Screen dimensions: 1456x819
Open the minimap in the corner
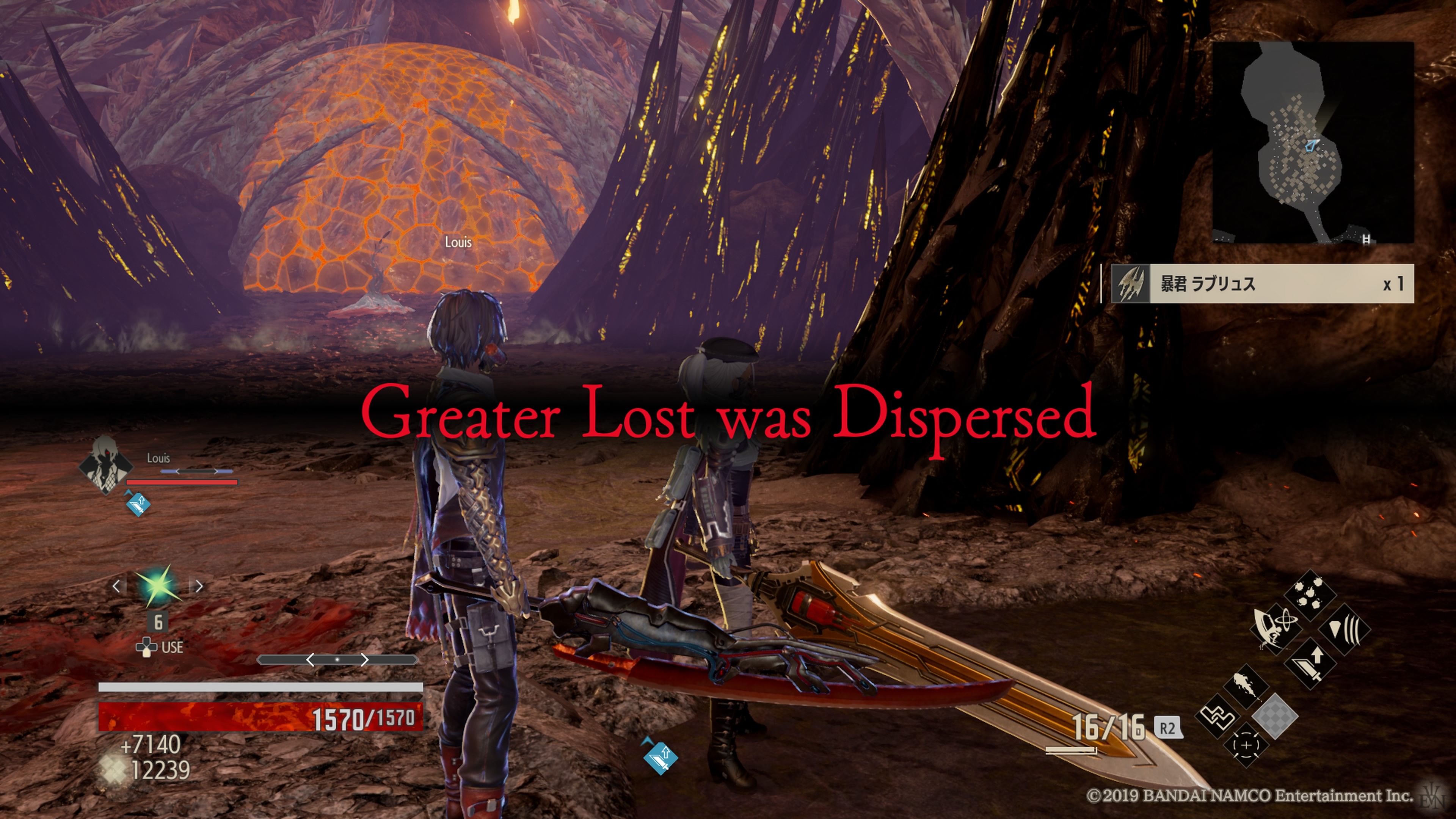click(1312, 143)
